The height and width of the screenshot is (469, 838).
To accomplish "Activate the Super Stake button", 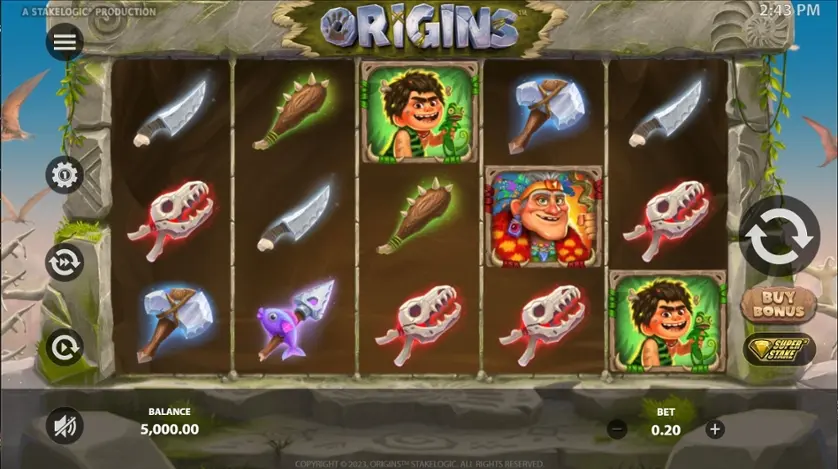I will click(778, 348).
